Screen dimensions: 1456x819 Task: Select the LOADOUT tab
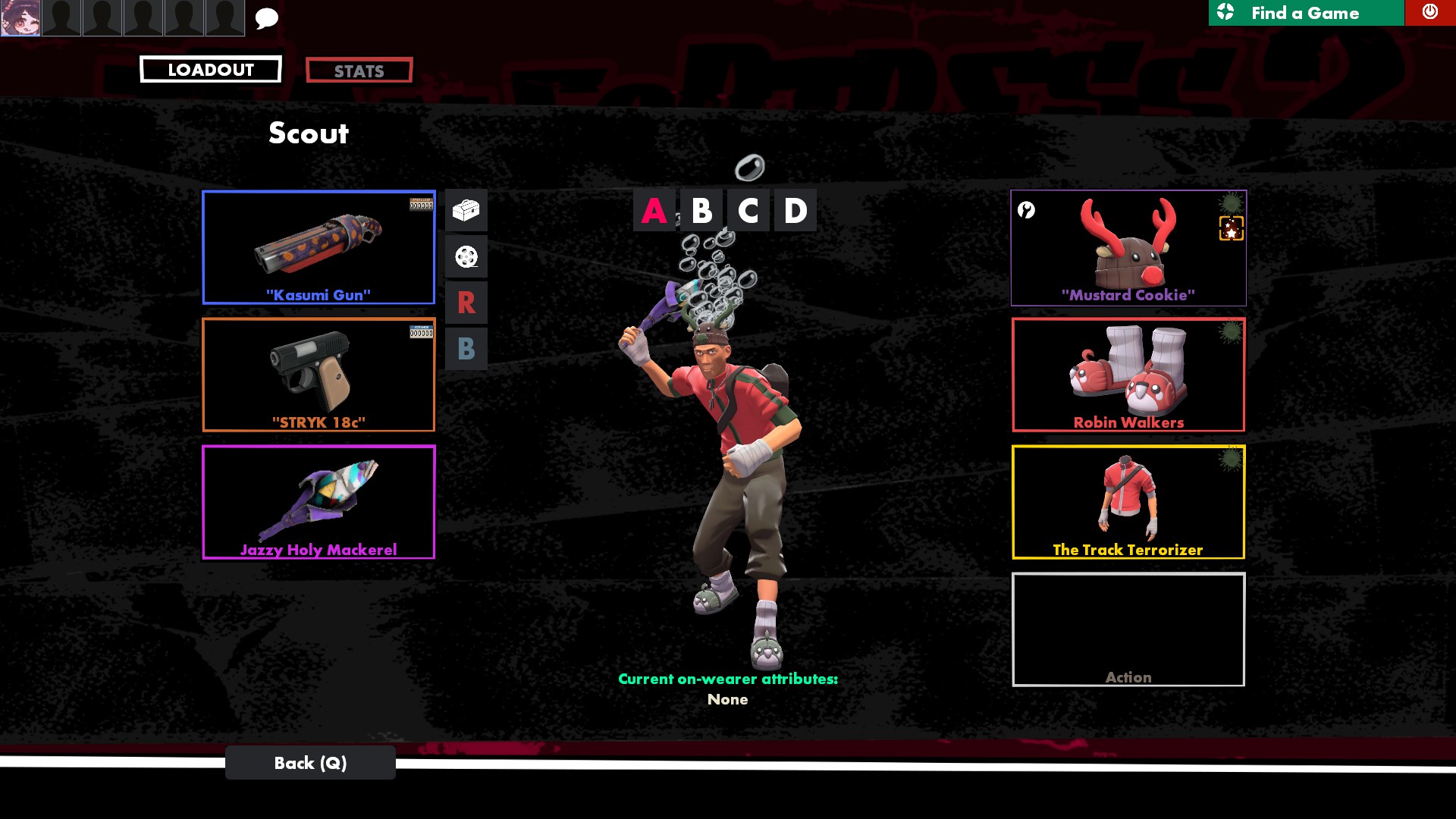point(210,70)
